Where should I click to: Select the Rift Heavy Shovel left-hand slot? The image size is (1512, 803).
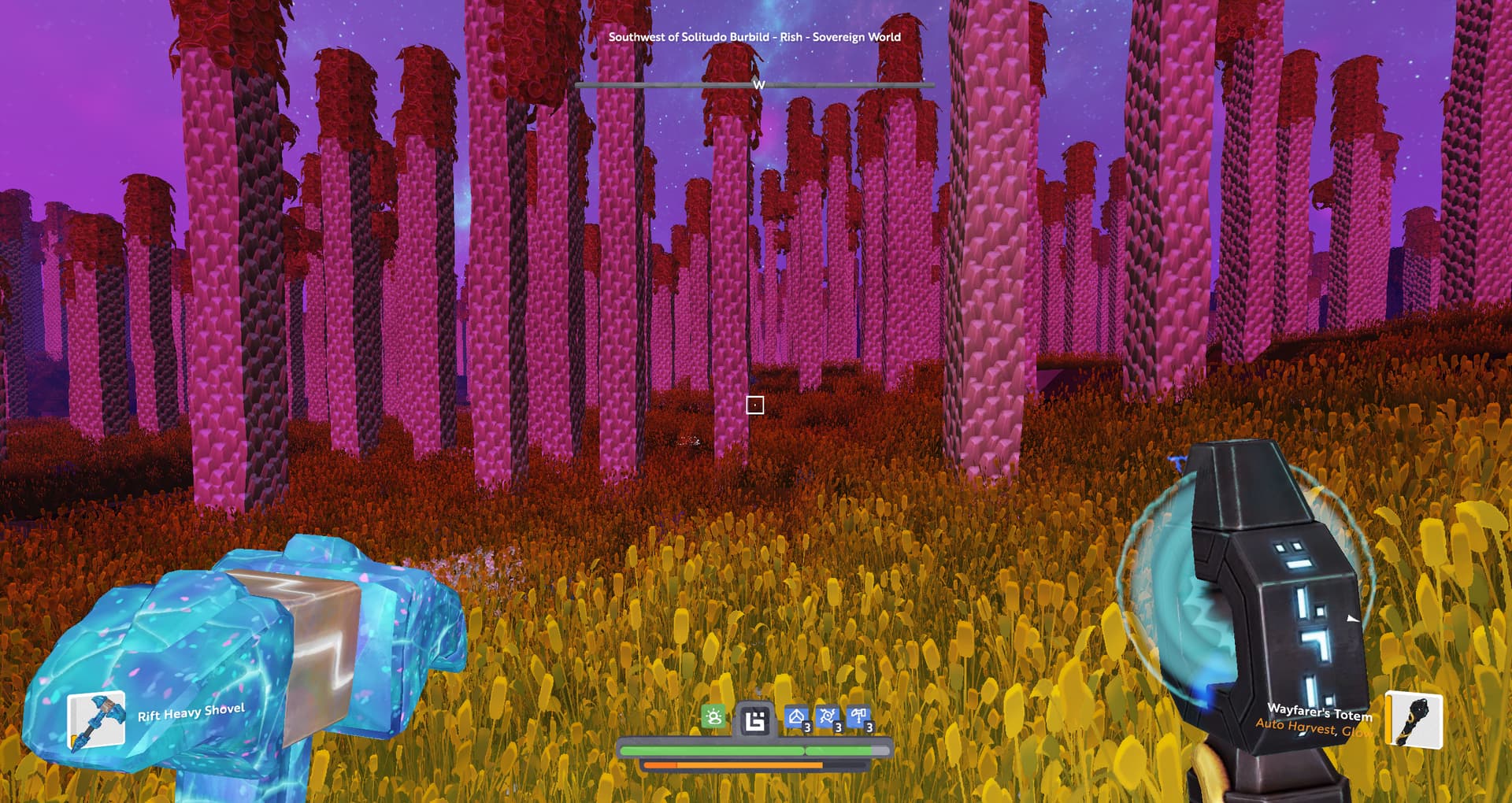click(97, 720)
